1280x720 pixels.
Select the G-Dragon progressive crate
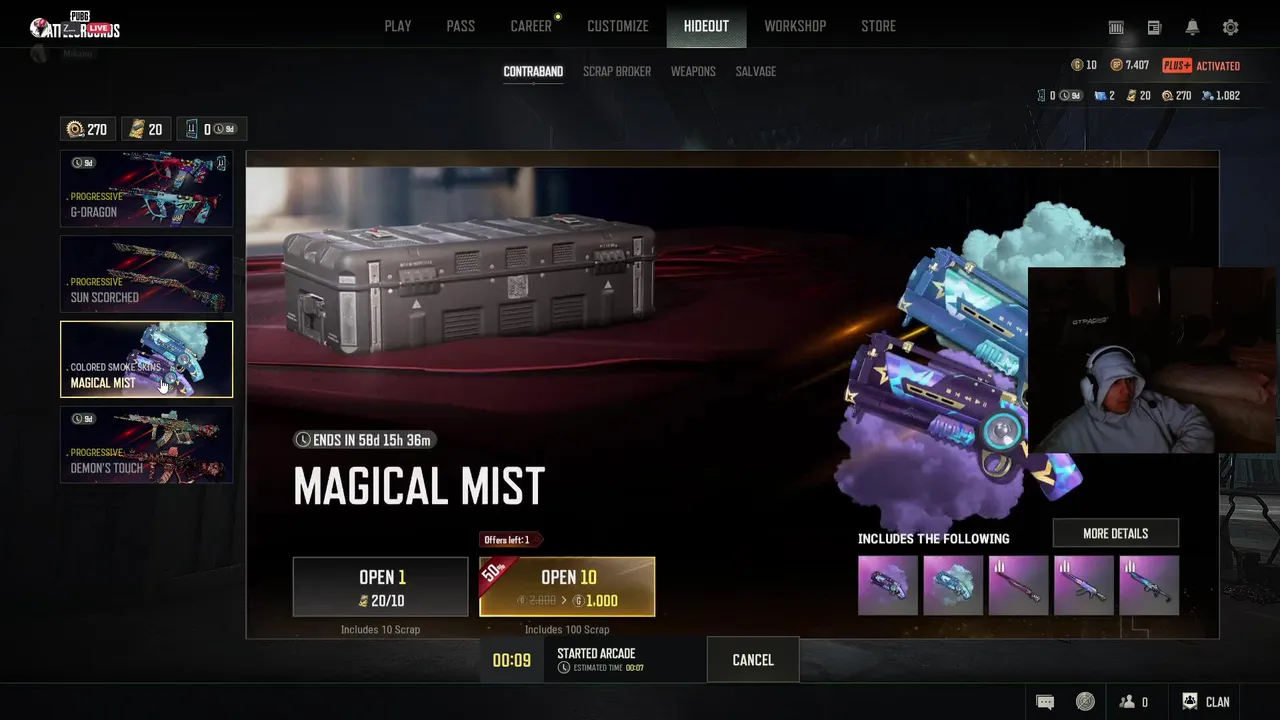click(x=146, y=189)
